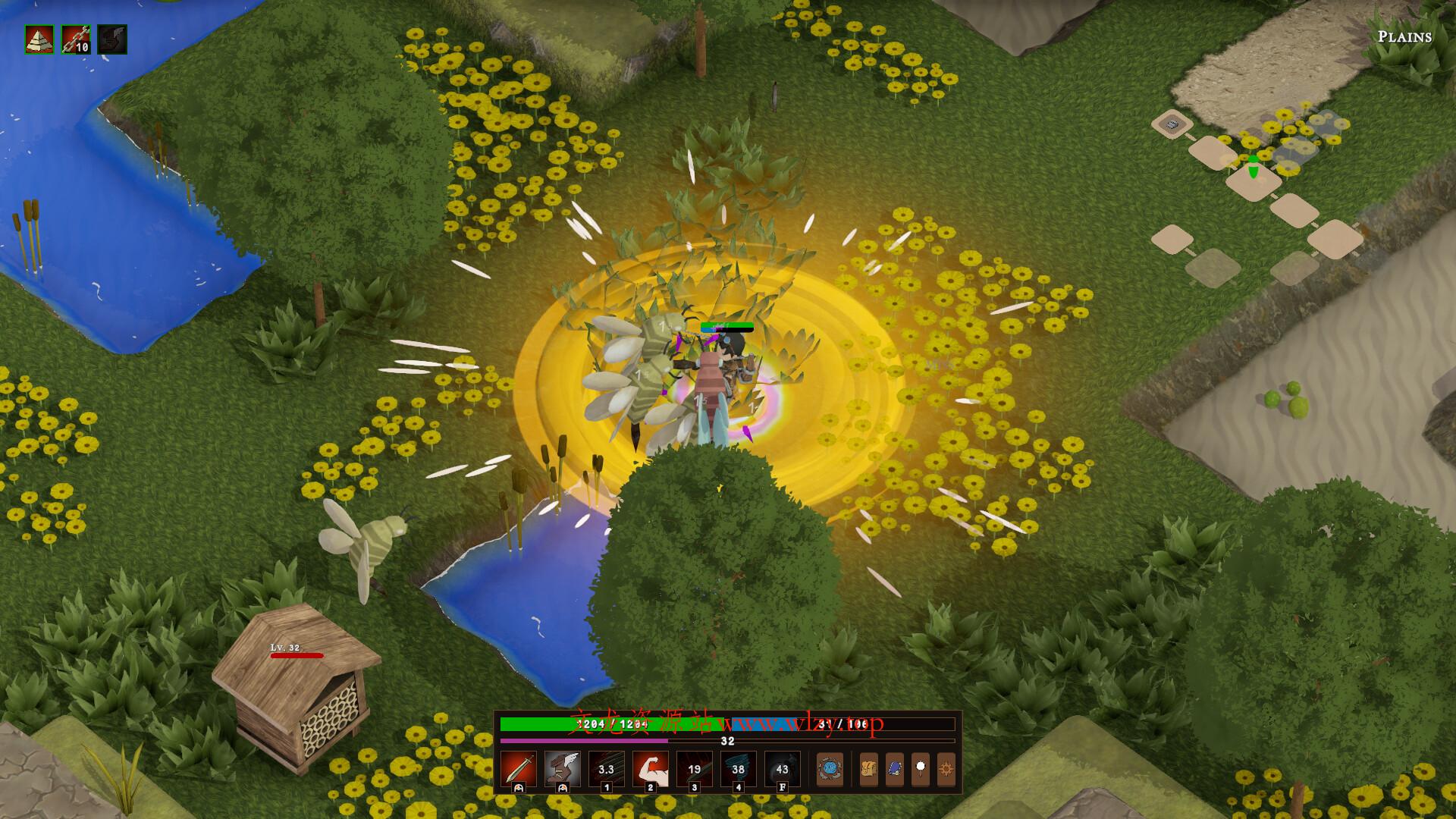1456x819 pixels.
Task: Activate the sword basic attack ability
Action: (x=519, y=769)
